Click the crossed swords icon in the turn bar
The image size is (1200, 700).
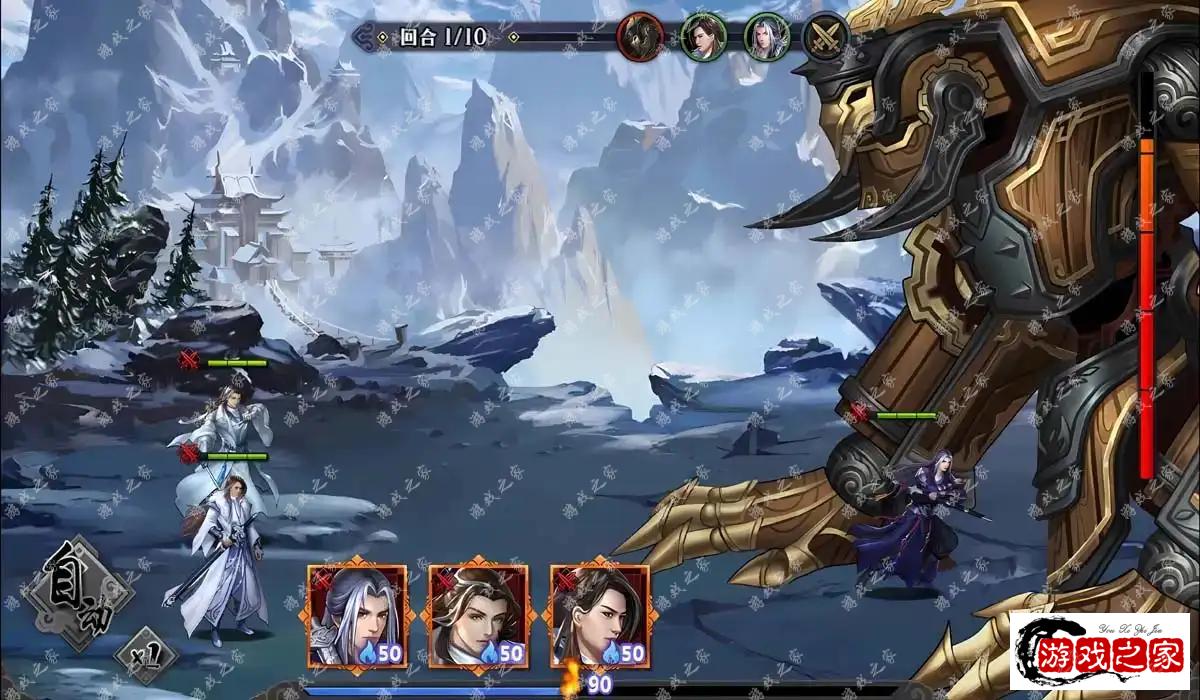tap(827, 38)
